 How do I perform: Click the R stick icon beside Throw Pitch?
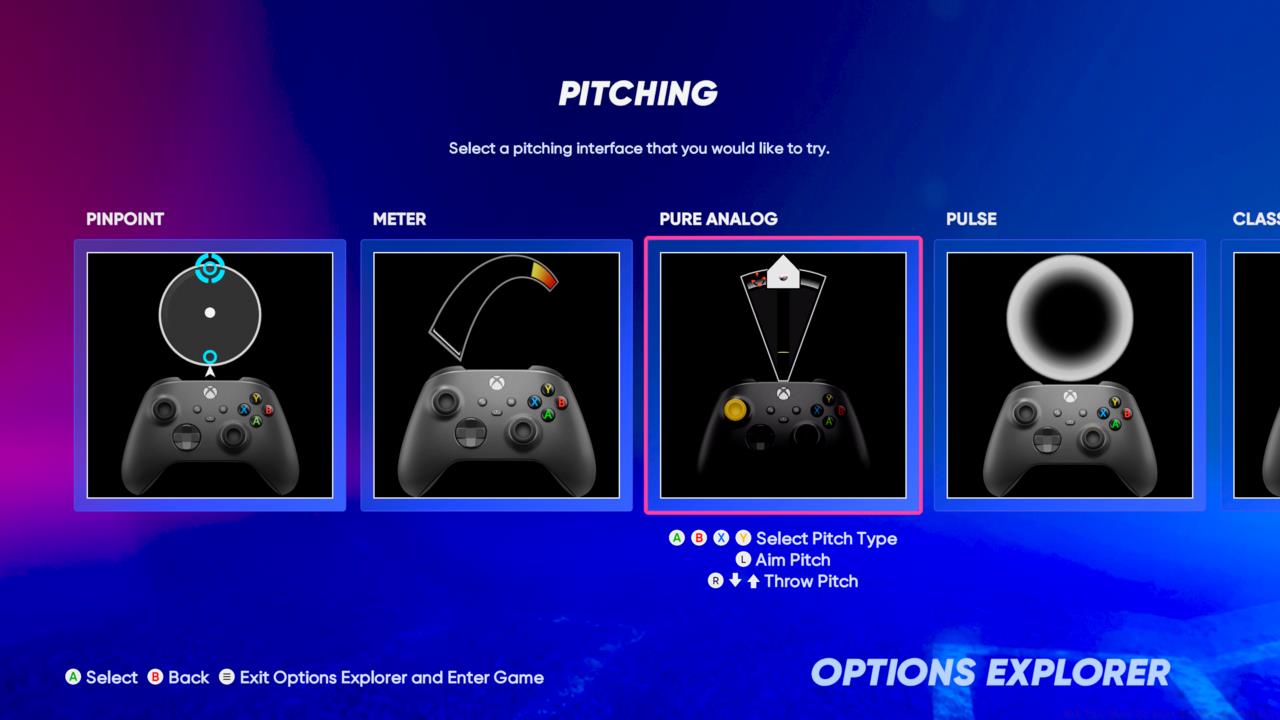tap(716, 581)
